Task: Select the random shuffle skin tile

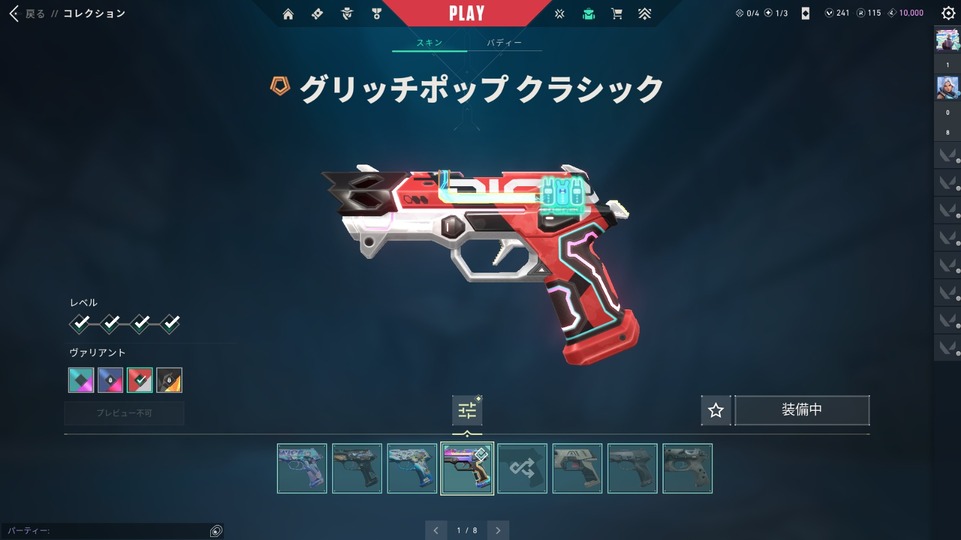Action: tap(522, 468)
